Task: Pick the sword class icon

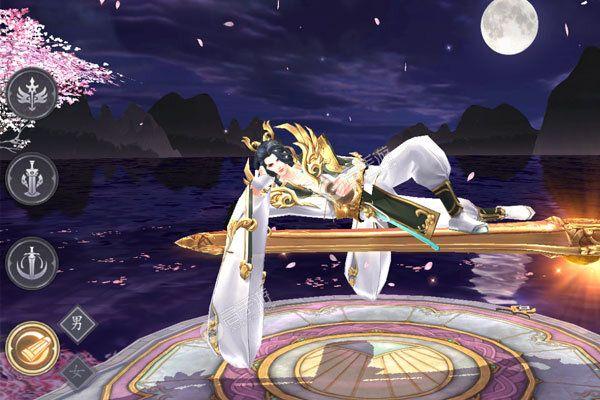Action: point(30,262)
